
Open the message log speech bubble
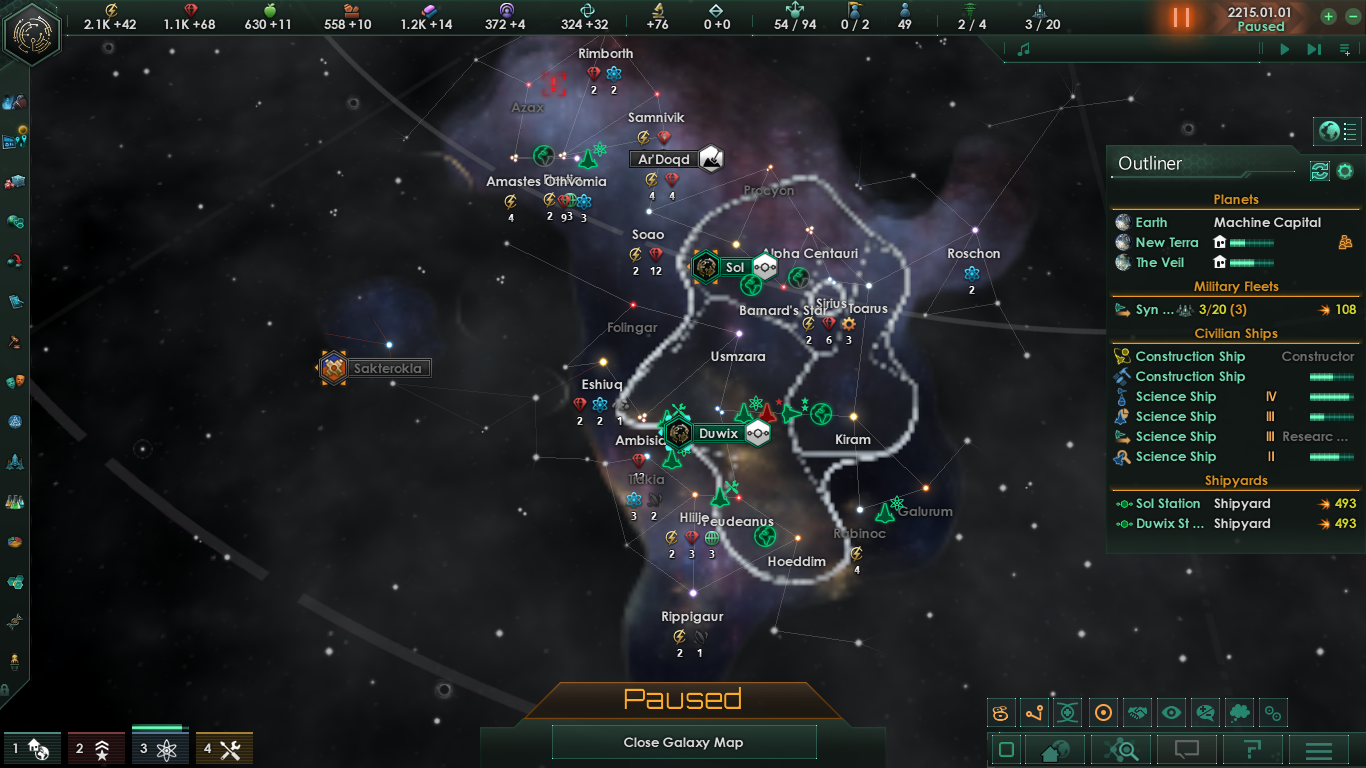tap(1187, 748)
